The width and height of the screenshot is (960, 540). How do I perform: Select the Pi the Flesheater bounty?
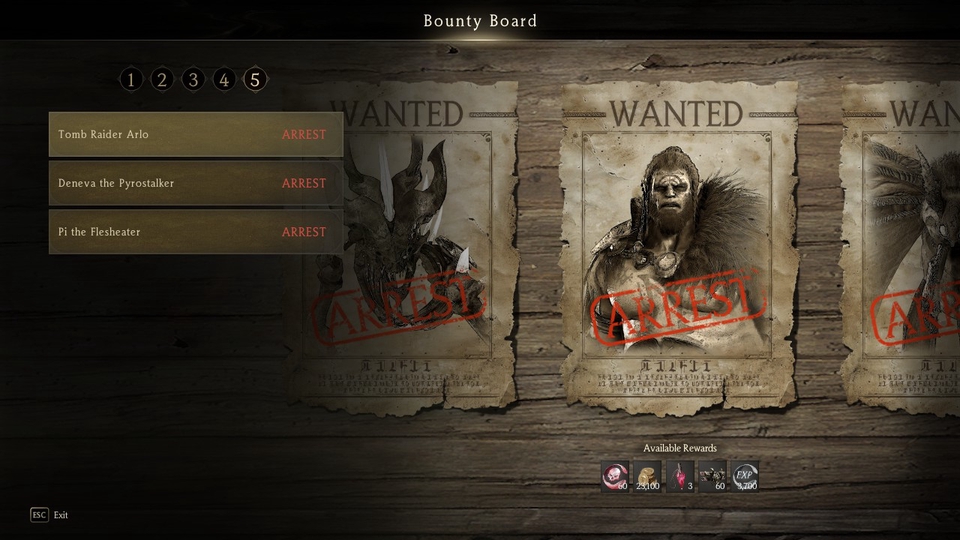(196, 232)
